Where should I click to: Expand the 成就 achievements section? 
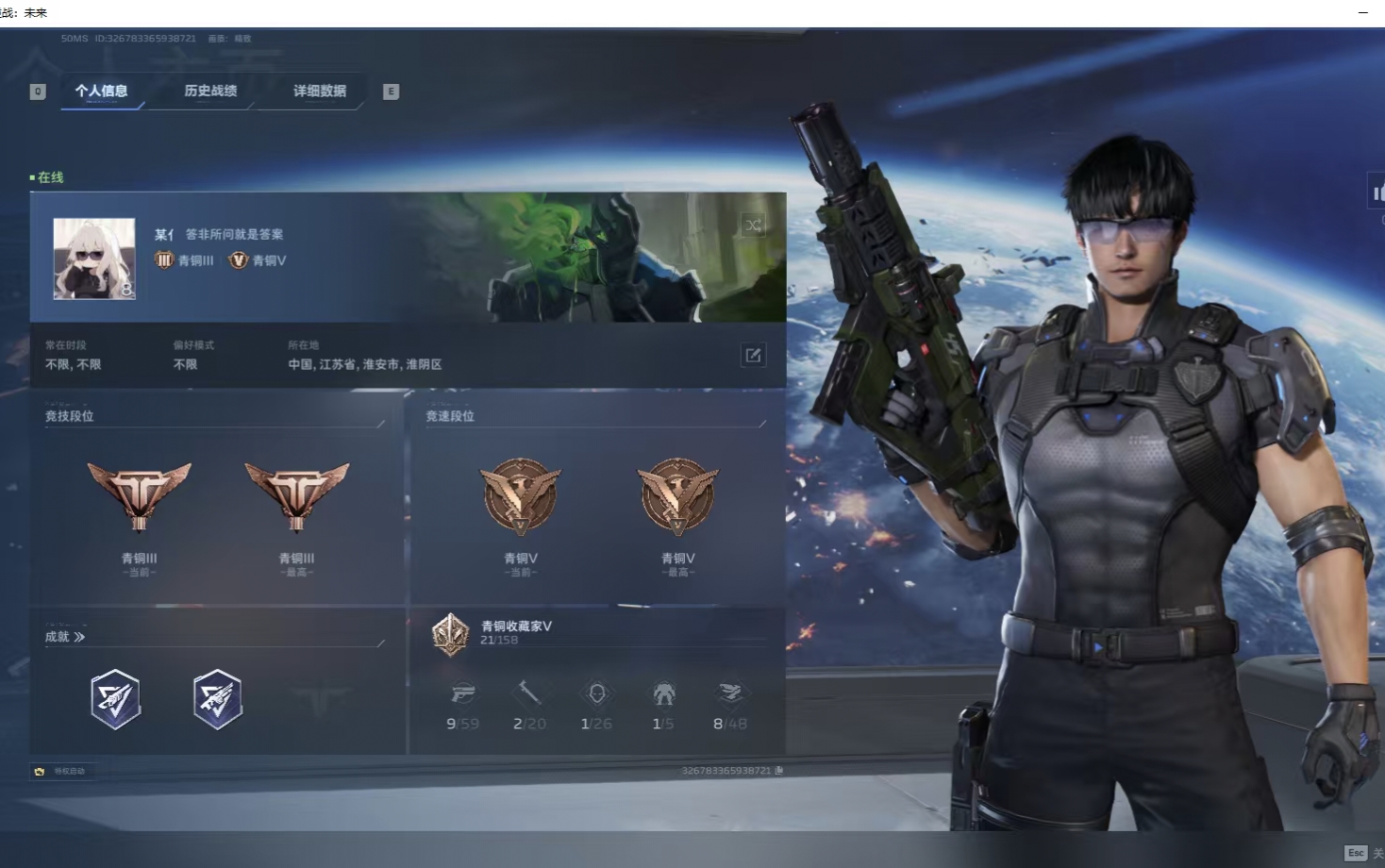[66, 637]
